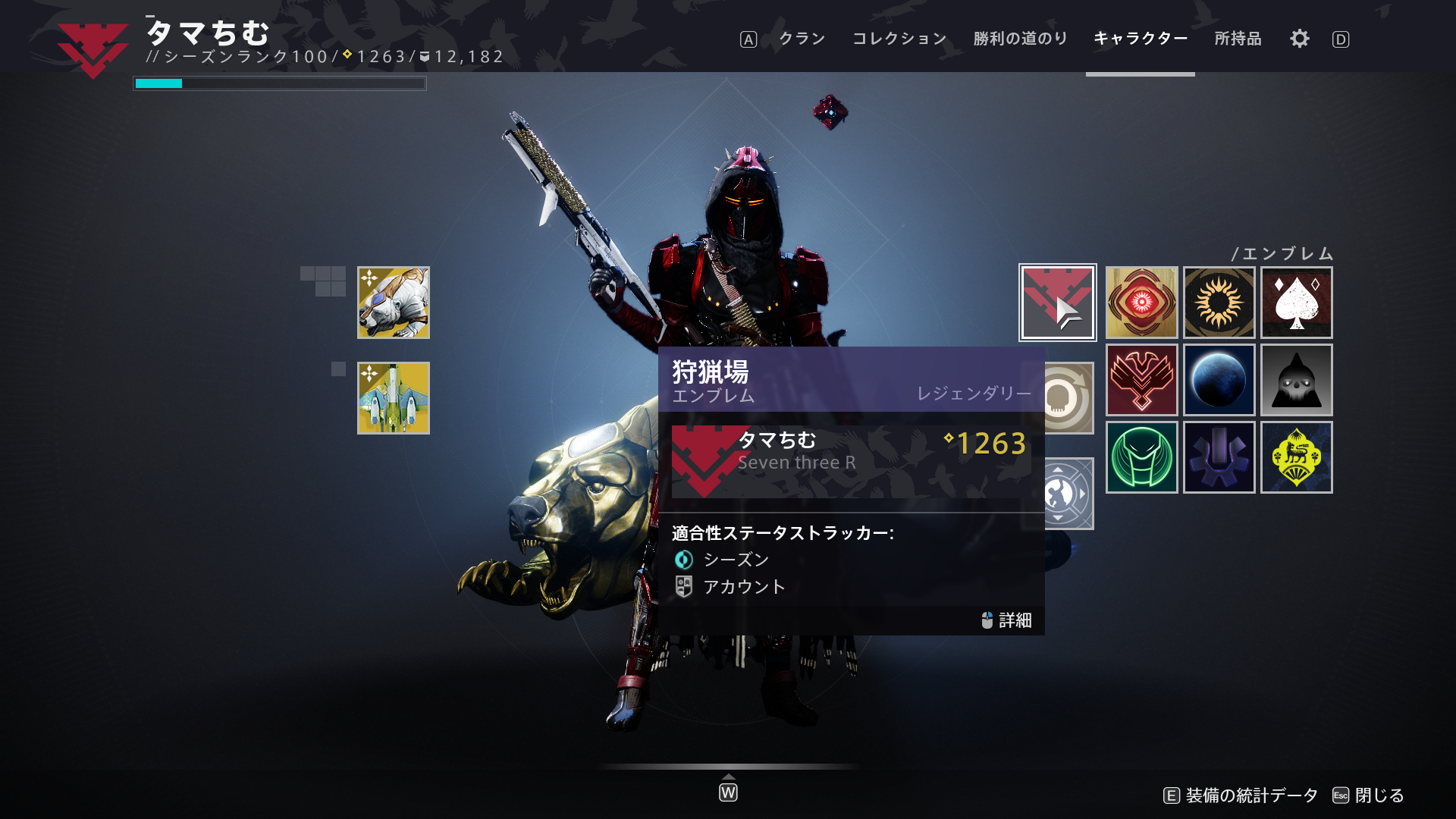
Task: Select the purple gear emblem
Action: pyautogui.click(x=1219, y=457)
